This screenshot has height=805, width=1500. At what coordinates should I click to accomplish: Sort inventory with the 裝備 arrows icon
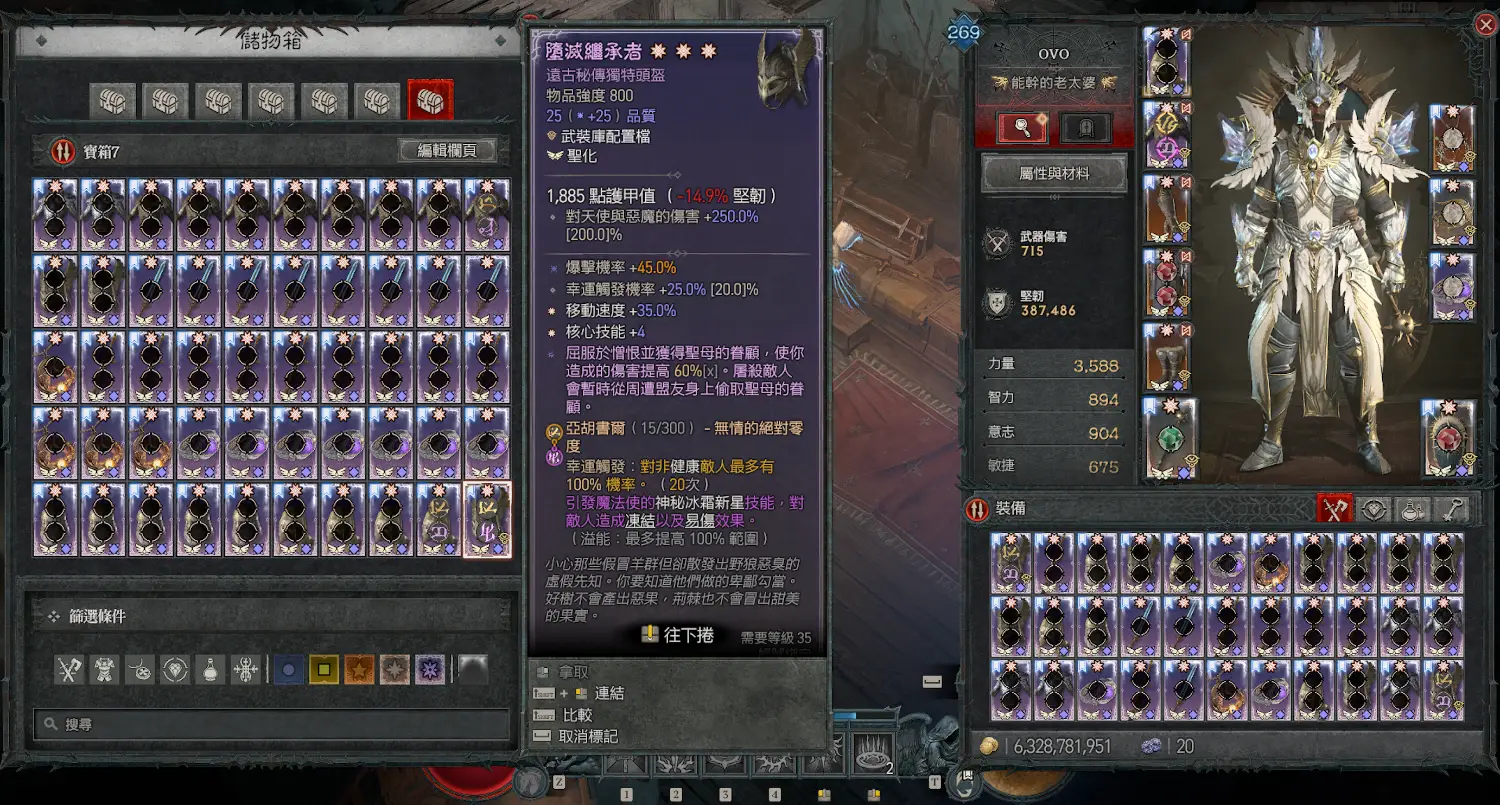[977, 509]
